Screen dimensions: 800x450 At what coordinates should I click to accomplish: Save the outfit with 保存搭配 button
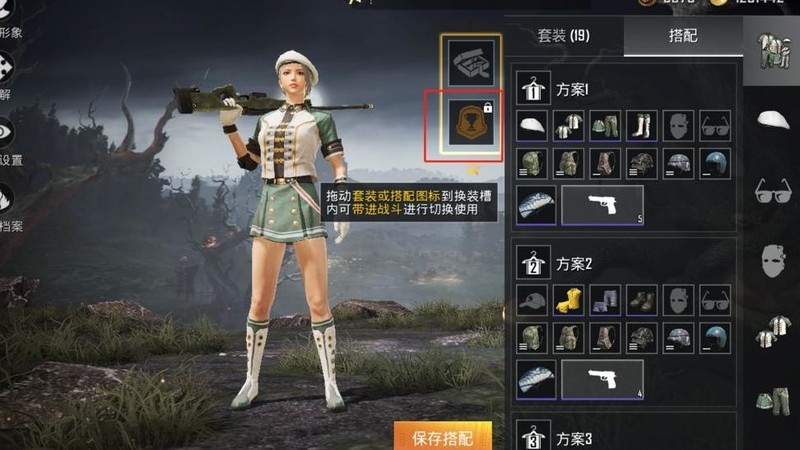pos(443,437)
